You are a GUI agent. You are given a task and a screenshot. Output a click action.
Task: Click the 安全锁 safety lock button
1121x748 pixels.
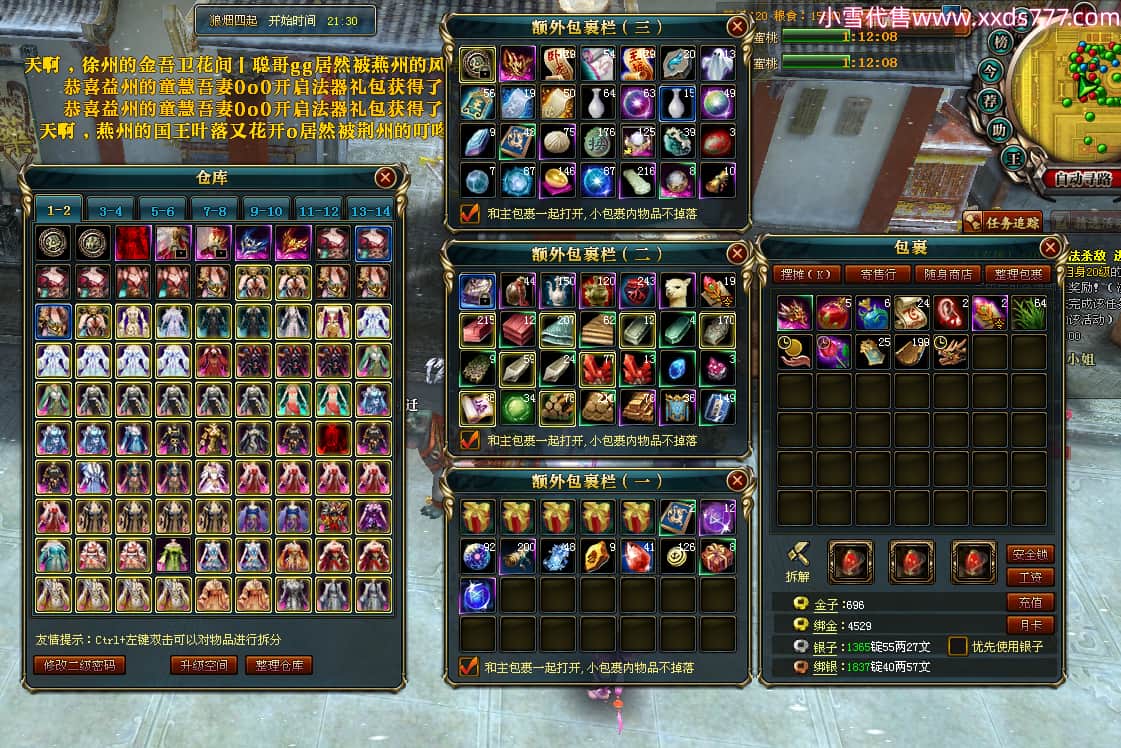[x=1030, y=554]
